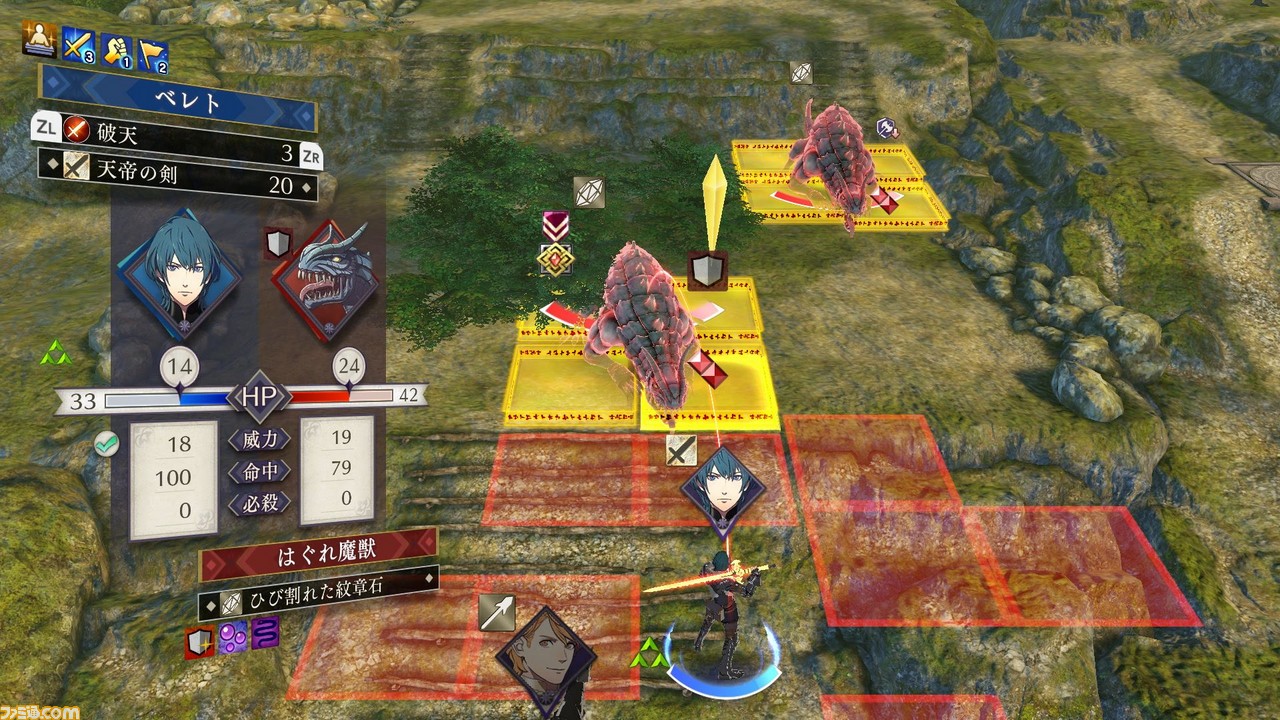This screenshot has height=720, width=1280.
Task: Click the purple orbs status effect icon
Action: click(231, 637)
